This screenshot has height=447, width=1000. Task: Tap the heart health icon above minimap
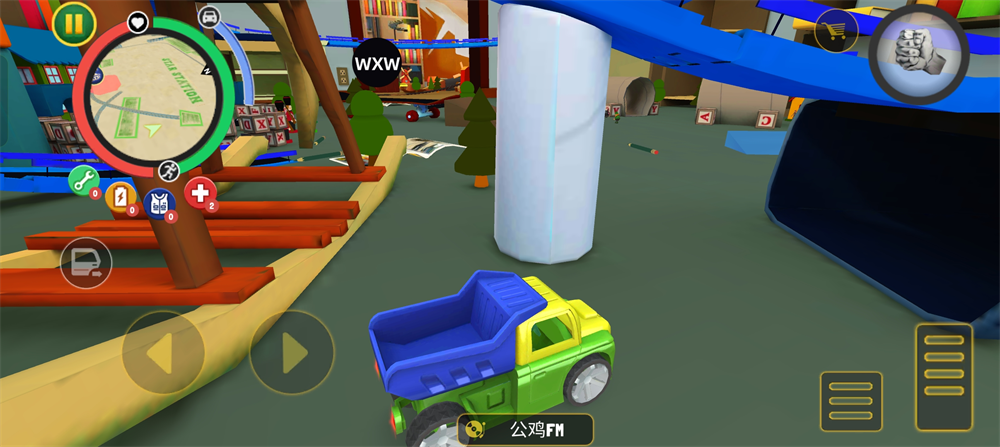(x=138, y=22)
